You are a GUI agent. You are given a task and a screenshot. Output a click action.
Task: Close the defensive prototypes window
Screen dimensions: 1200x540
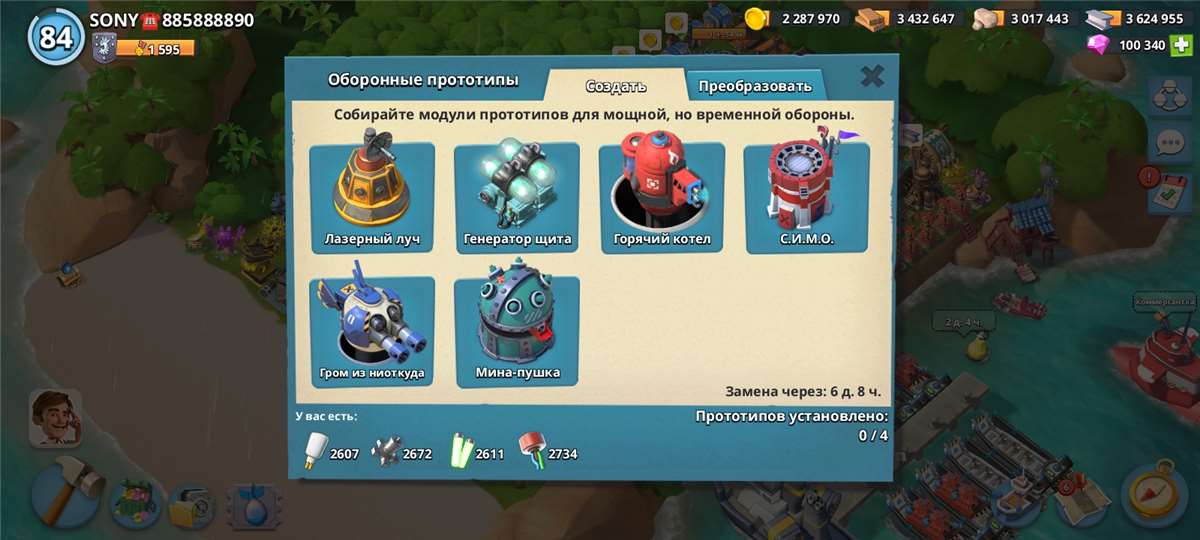coord(872,76)
